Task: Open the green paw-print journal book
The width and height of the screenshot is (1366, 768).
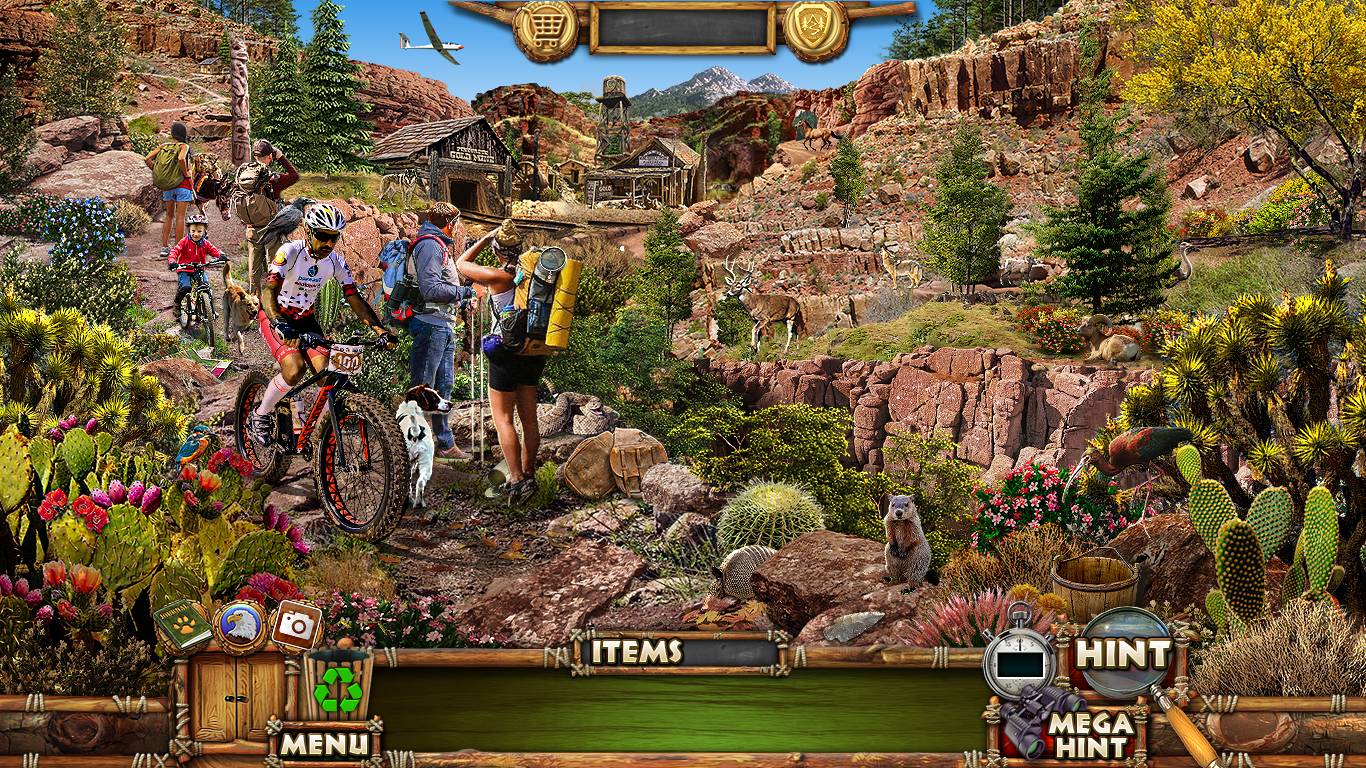Action: click(x=182, y=626)
